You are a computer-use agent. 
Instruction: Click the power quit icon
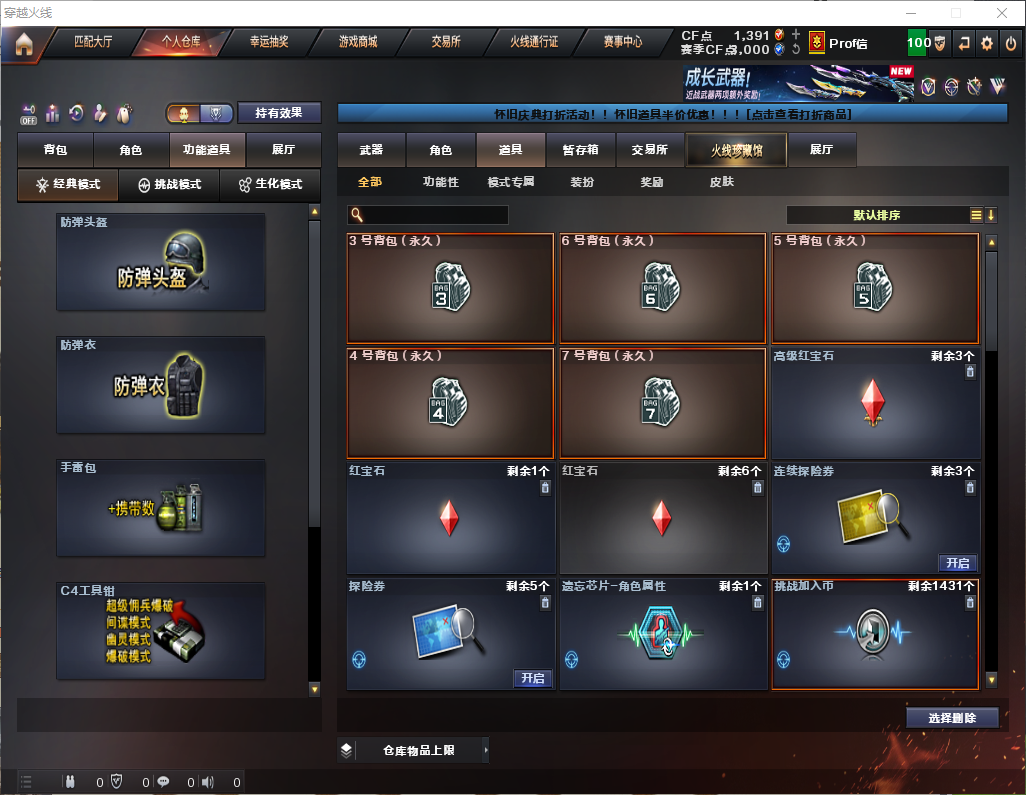pos(1011,43)
